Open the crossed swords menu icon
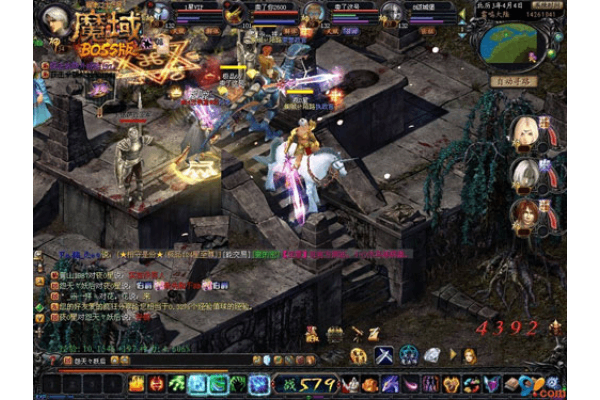600x400 pixels. (384, 355)
